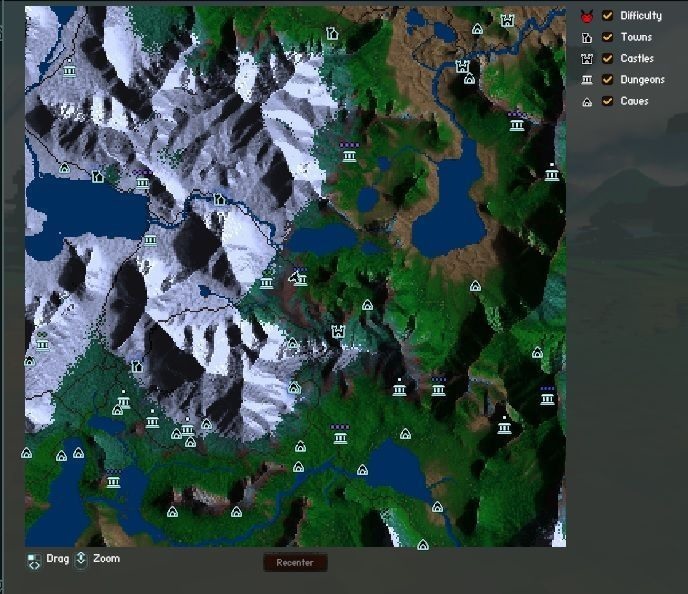Toggle the Caves checkbox
This screenshot has height=594, width=688.
[607, 101]
